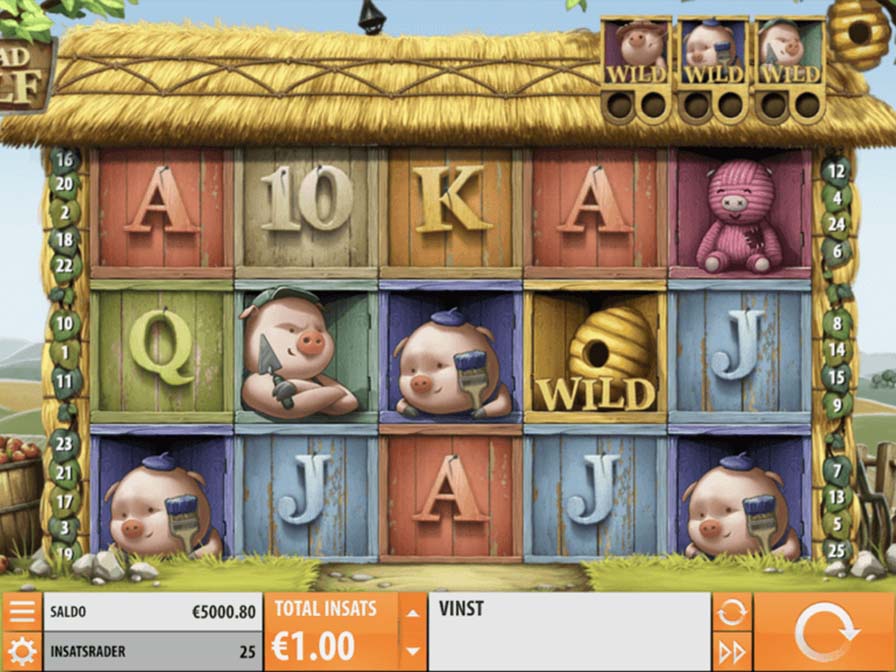Select payline number 16 marker

pyautogui.click(x=64, y=160)
